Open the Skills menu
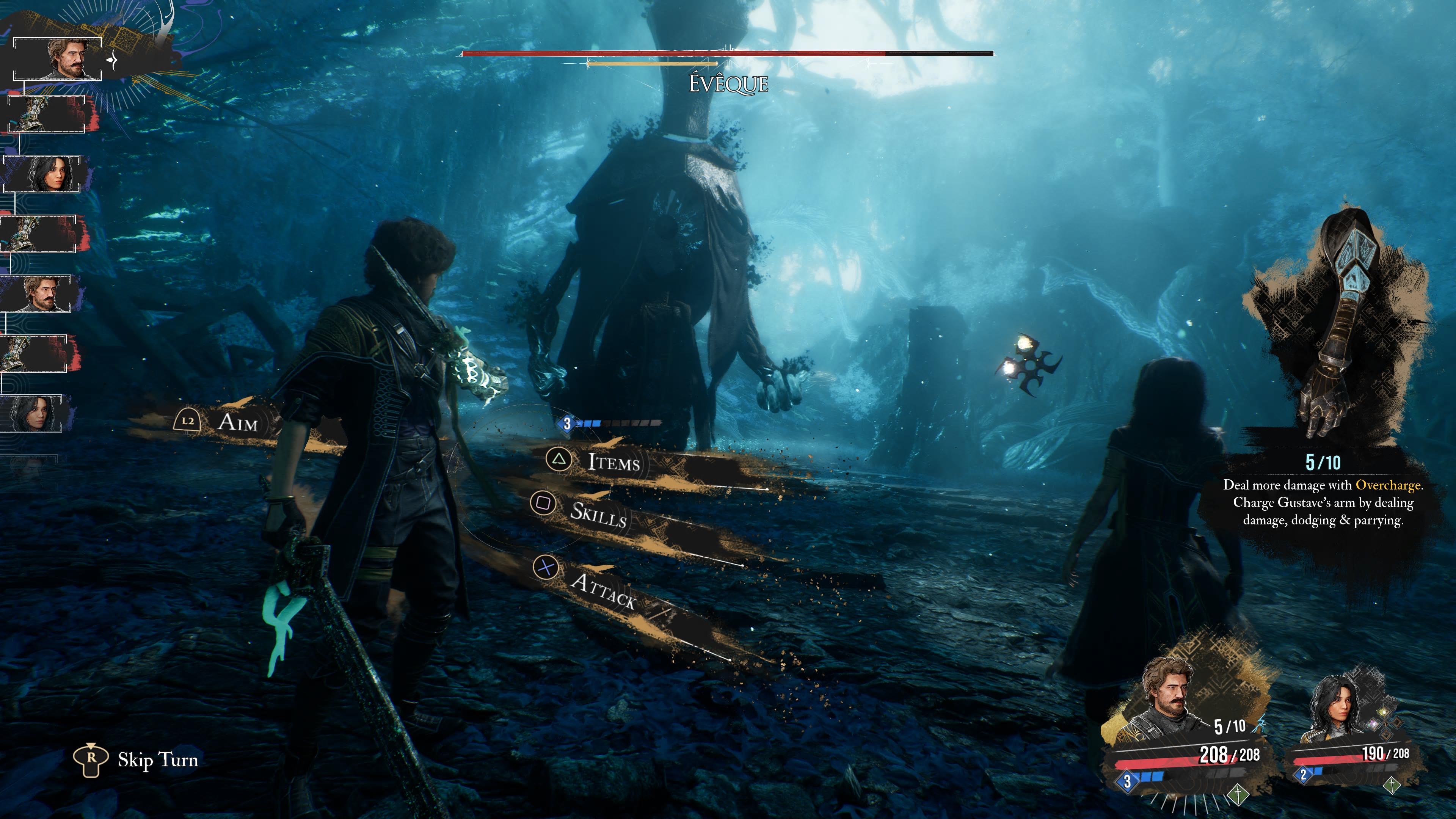 [x=598, y=514]
